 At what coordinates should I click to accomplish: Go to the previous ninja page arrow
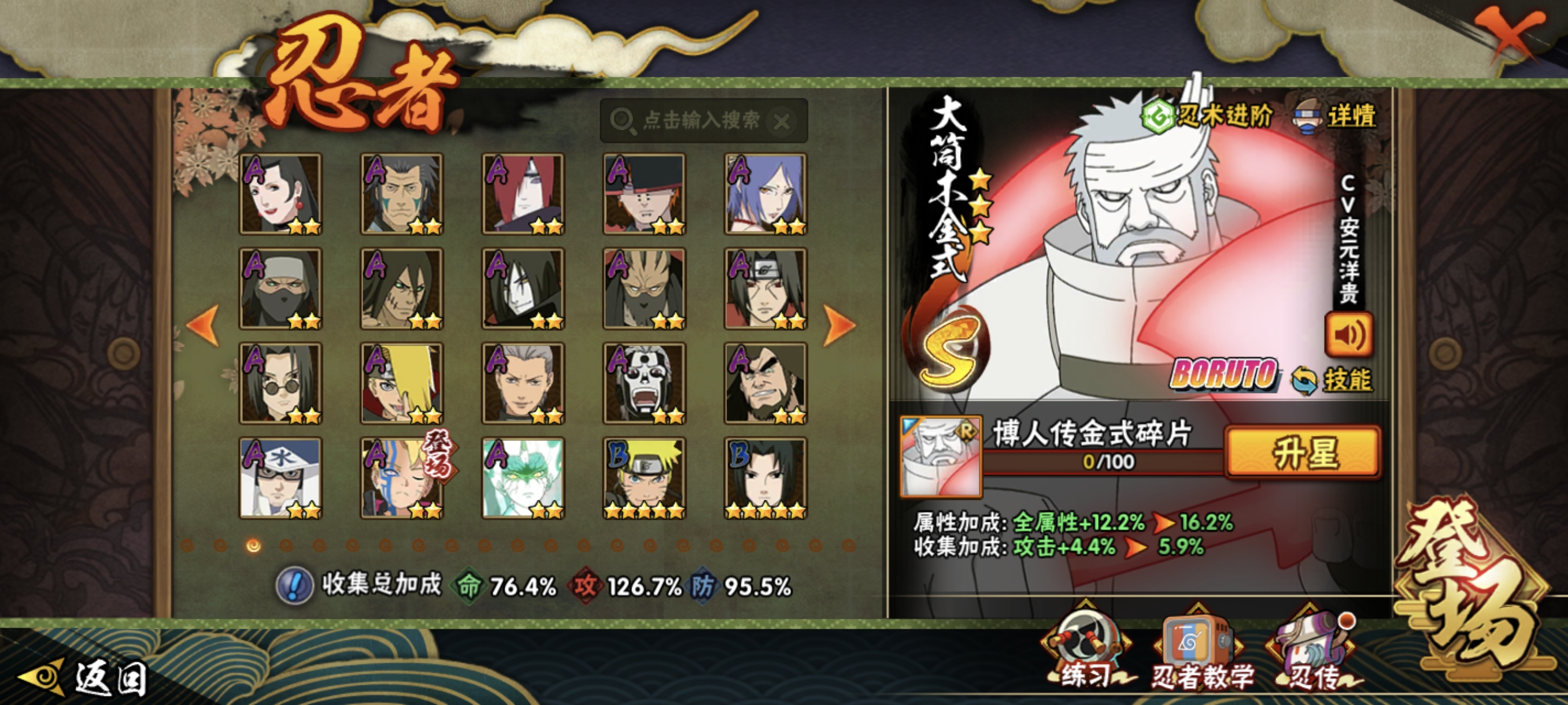coord(204,324)
